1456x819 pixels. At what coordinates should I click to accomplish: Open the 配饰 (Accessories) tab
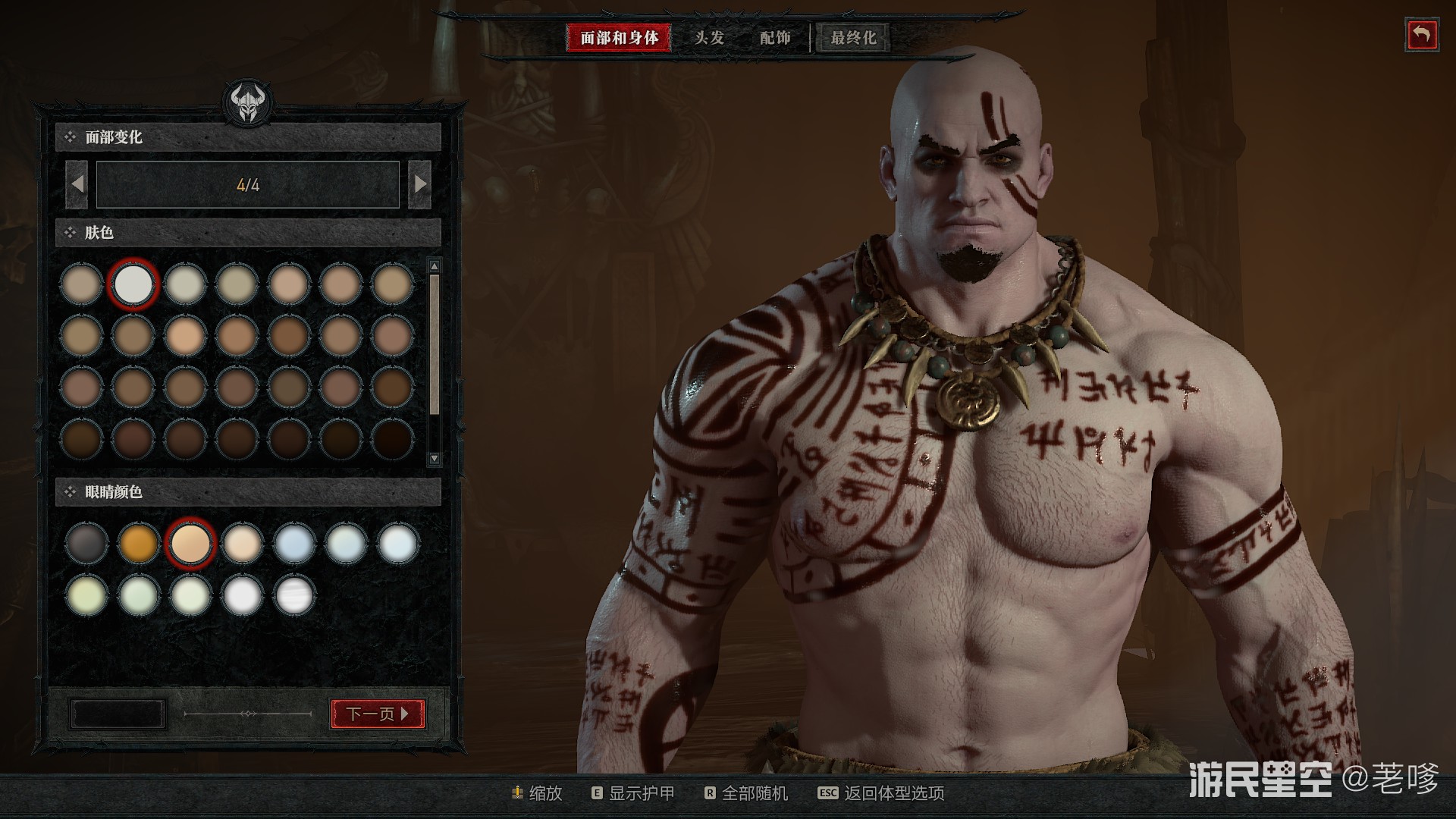click(x=775, y=37)
